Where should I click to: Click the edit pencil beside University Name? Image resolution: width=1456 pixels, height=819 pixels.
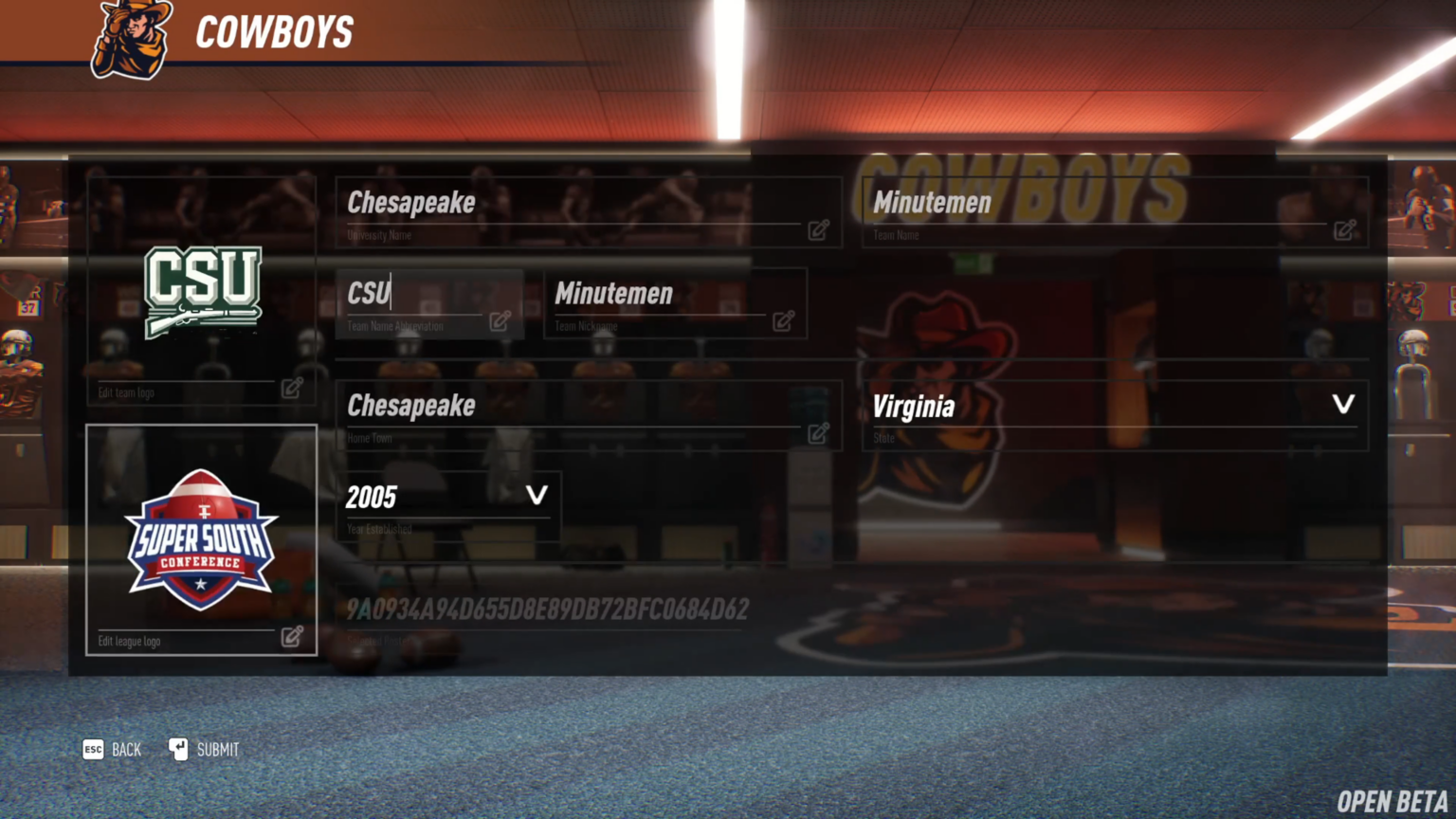click(x=818, y=230)
